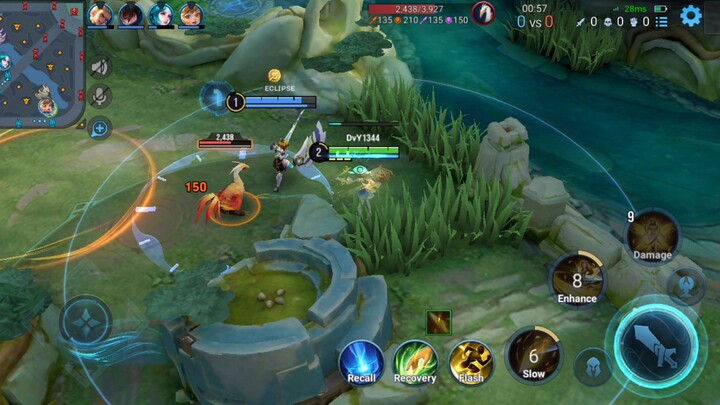The height and width of the screenshot is (405, 720).
Task: Activate the Recall ability
Action: pos(361,360)
